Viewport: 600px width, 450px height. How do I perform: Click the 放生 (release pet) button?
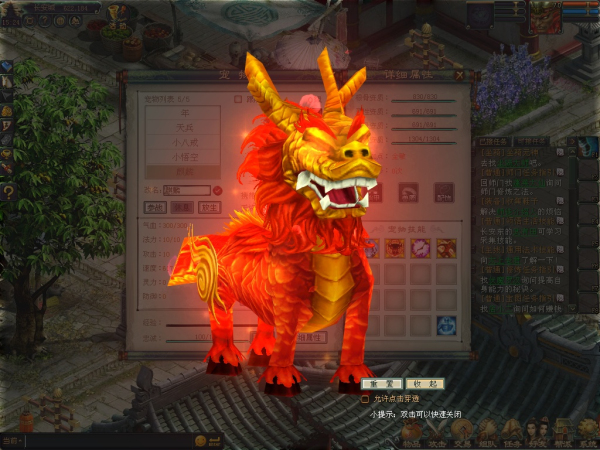(x=208, y=207)
